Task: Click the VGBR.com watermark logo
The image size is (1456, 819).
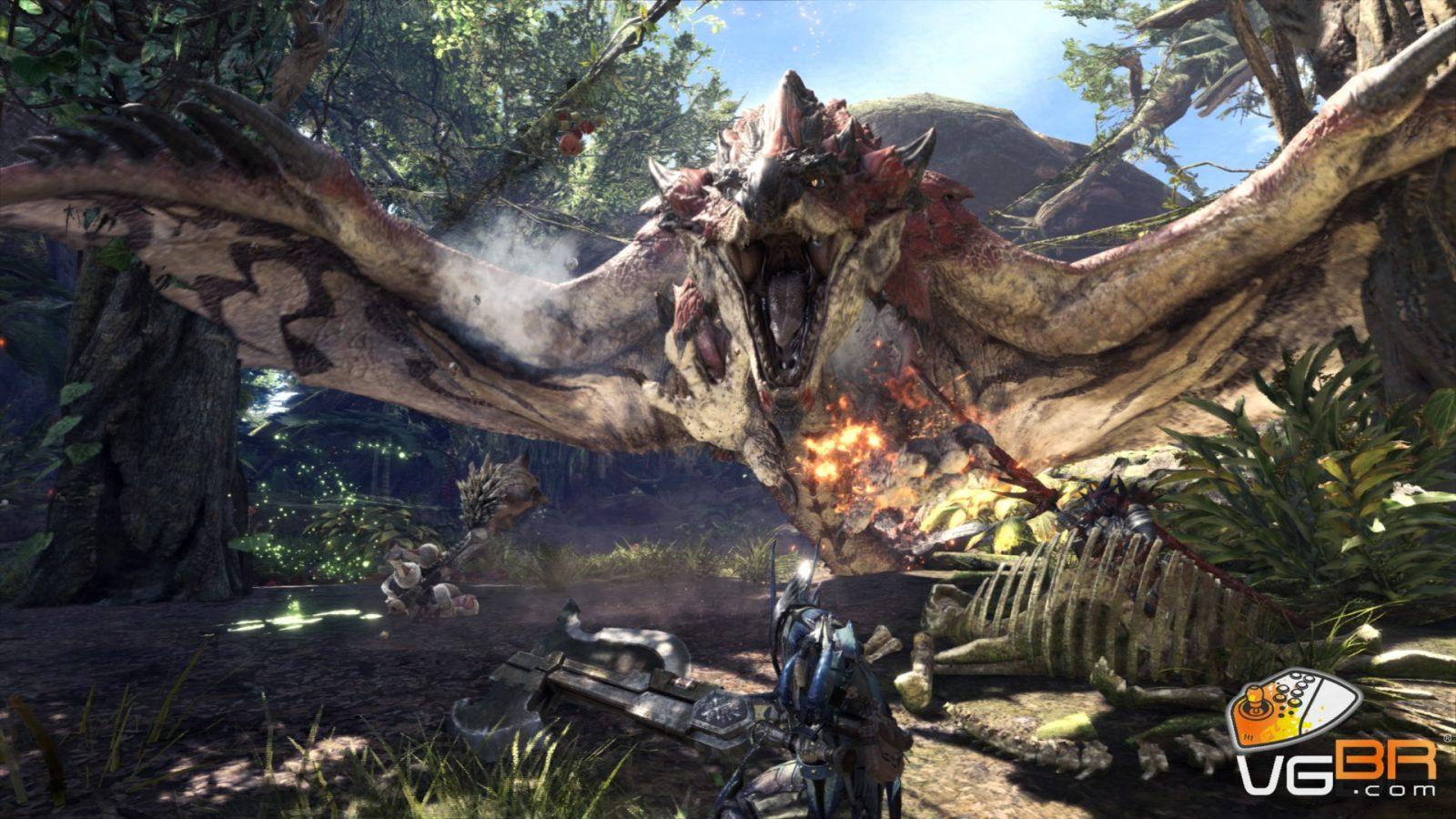Action: pos(1334,737)
